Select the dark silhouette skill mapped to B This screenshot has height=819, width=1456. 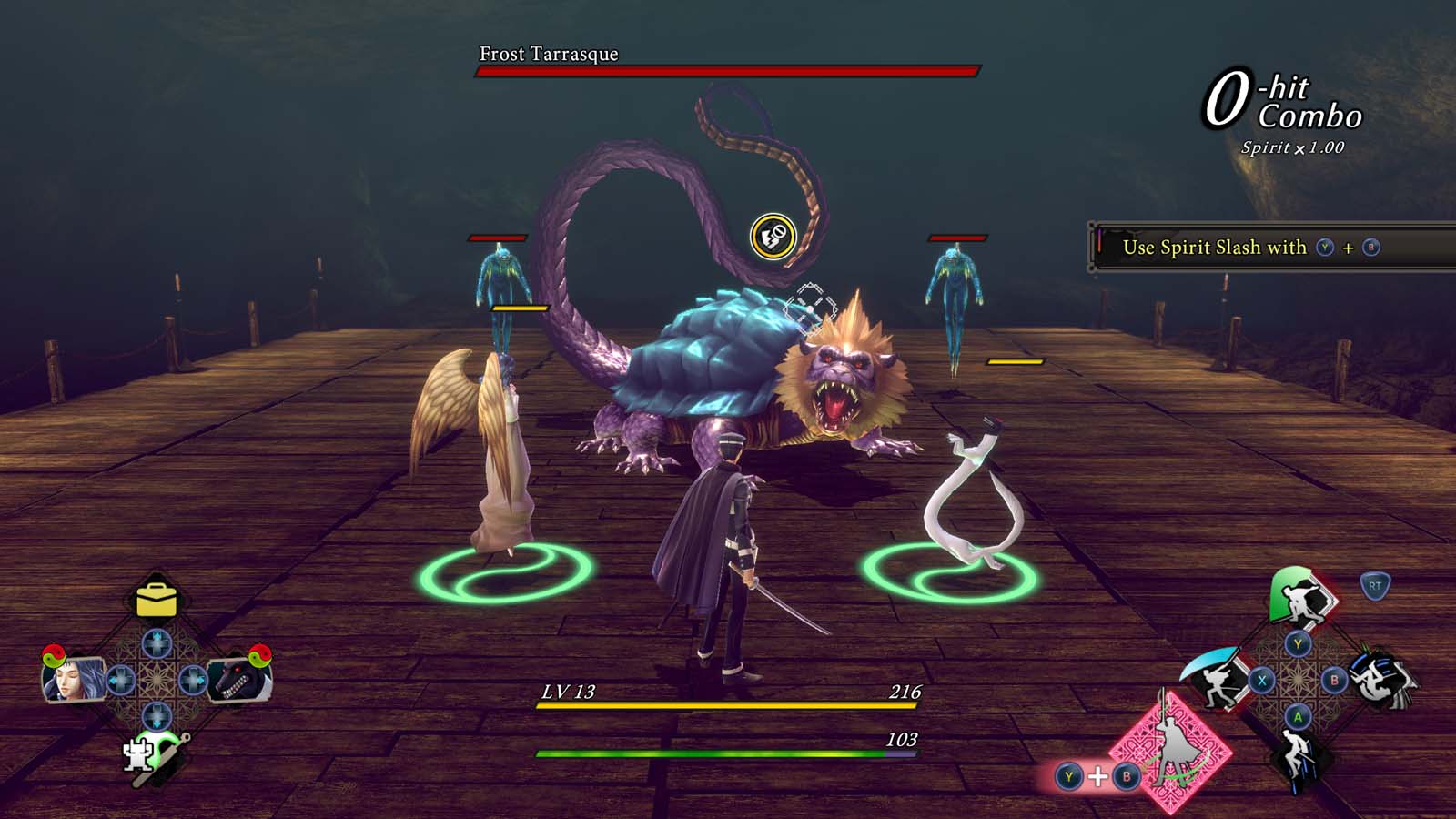(x=1380, y=679)
